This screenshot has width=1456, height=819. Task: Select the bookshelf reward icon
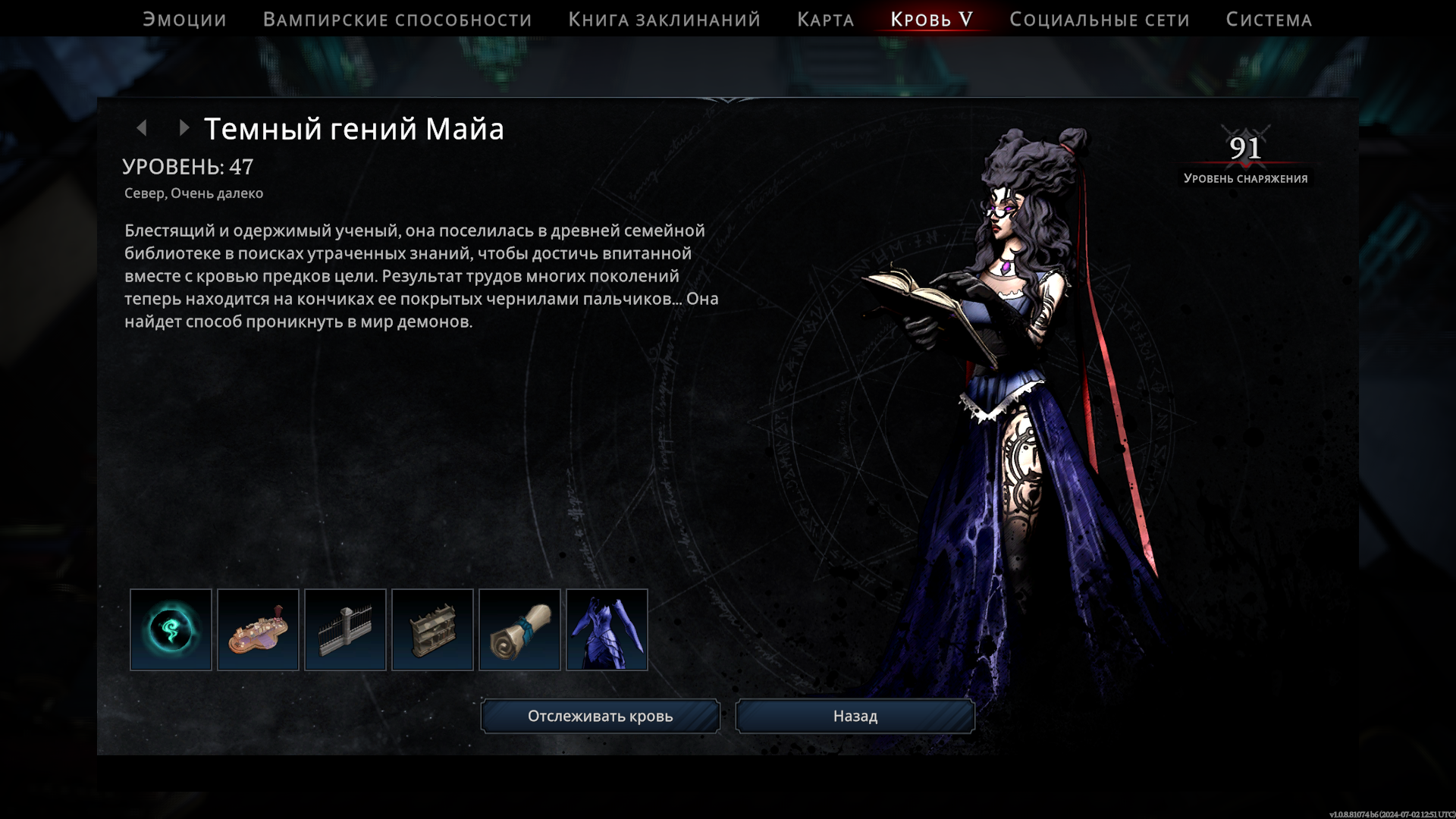[432, 629]
